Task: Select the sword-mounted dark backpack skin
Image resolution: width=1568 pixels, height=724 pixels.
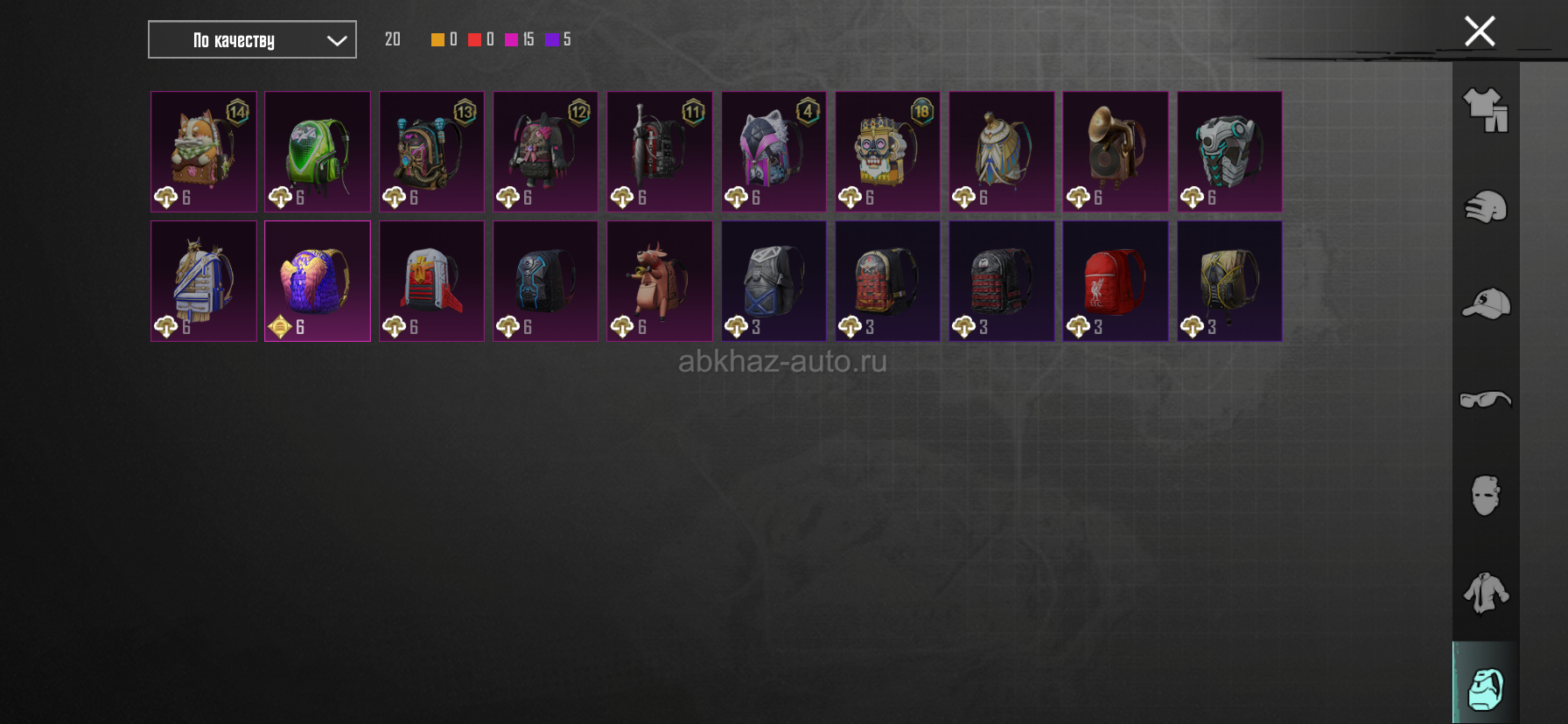Action: 660,151
